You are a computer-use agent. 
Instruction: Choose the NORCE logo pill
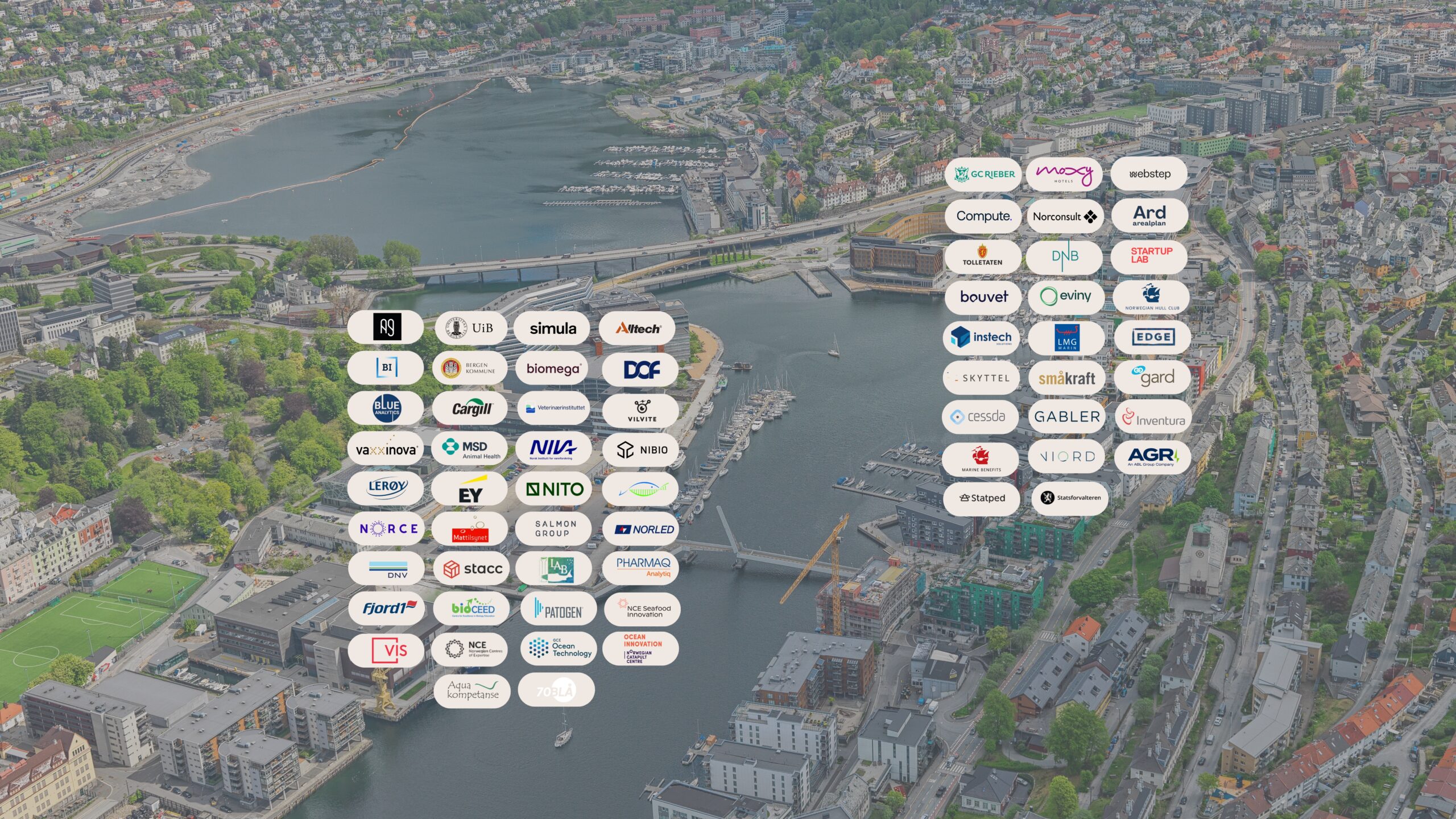pos(387,529)
